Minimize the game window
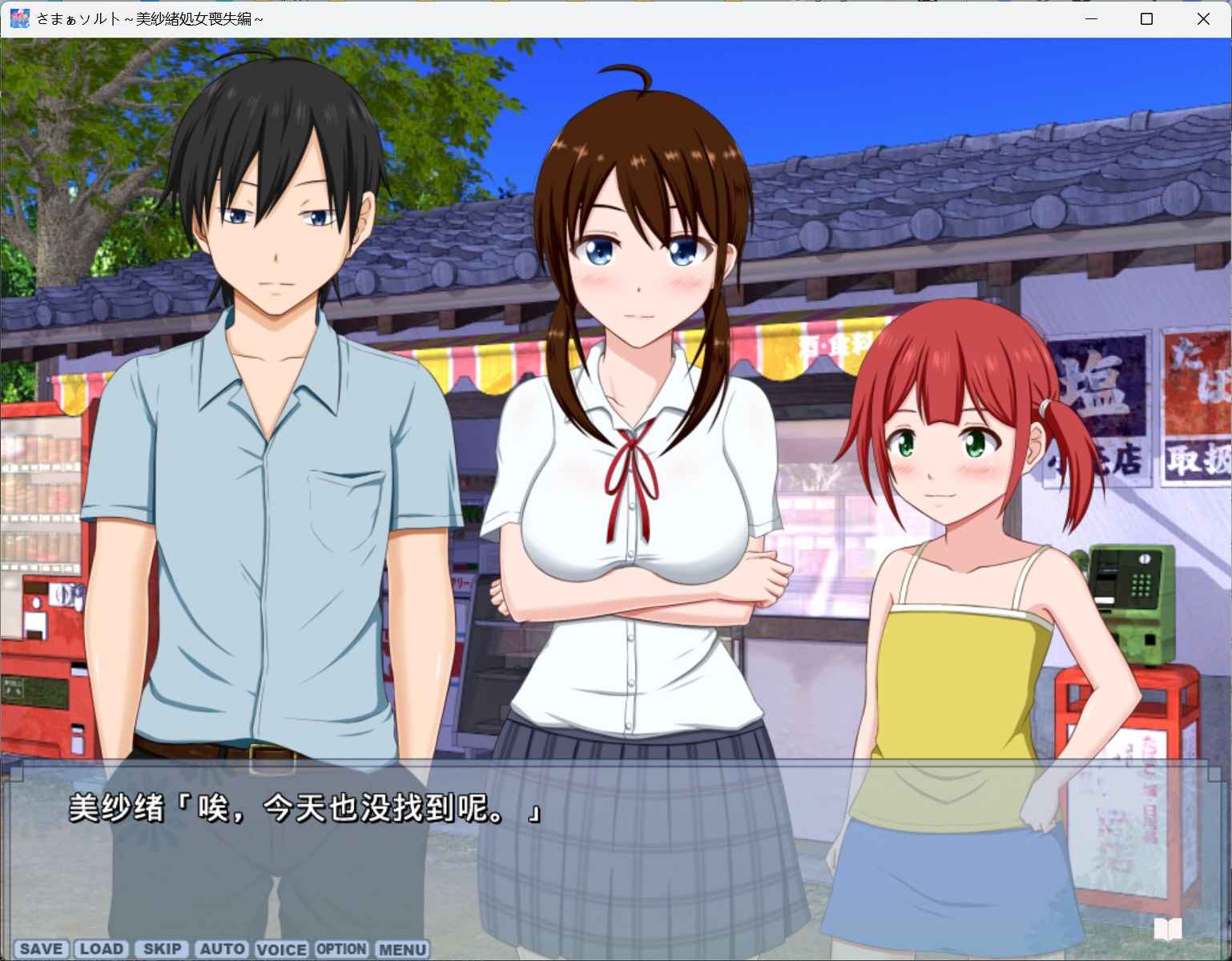The height and width of the screenshot is (961, 1232). click(1091, 19)
